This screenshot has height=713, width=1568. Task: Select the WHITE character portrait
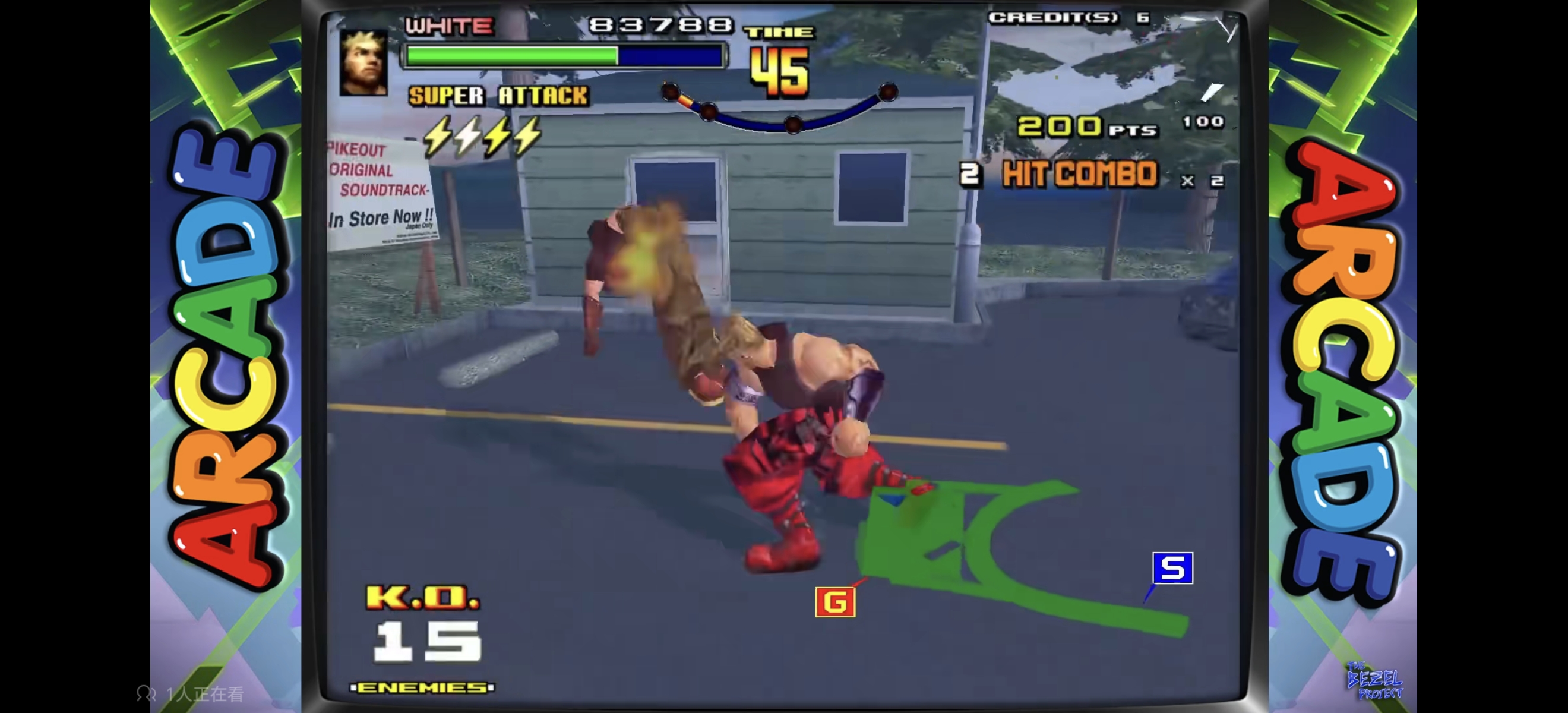coord(363,64)
